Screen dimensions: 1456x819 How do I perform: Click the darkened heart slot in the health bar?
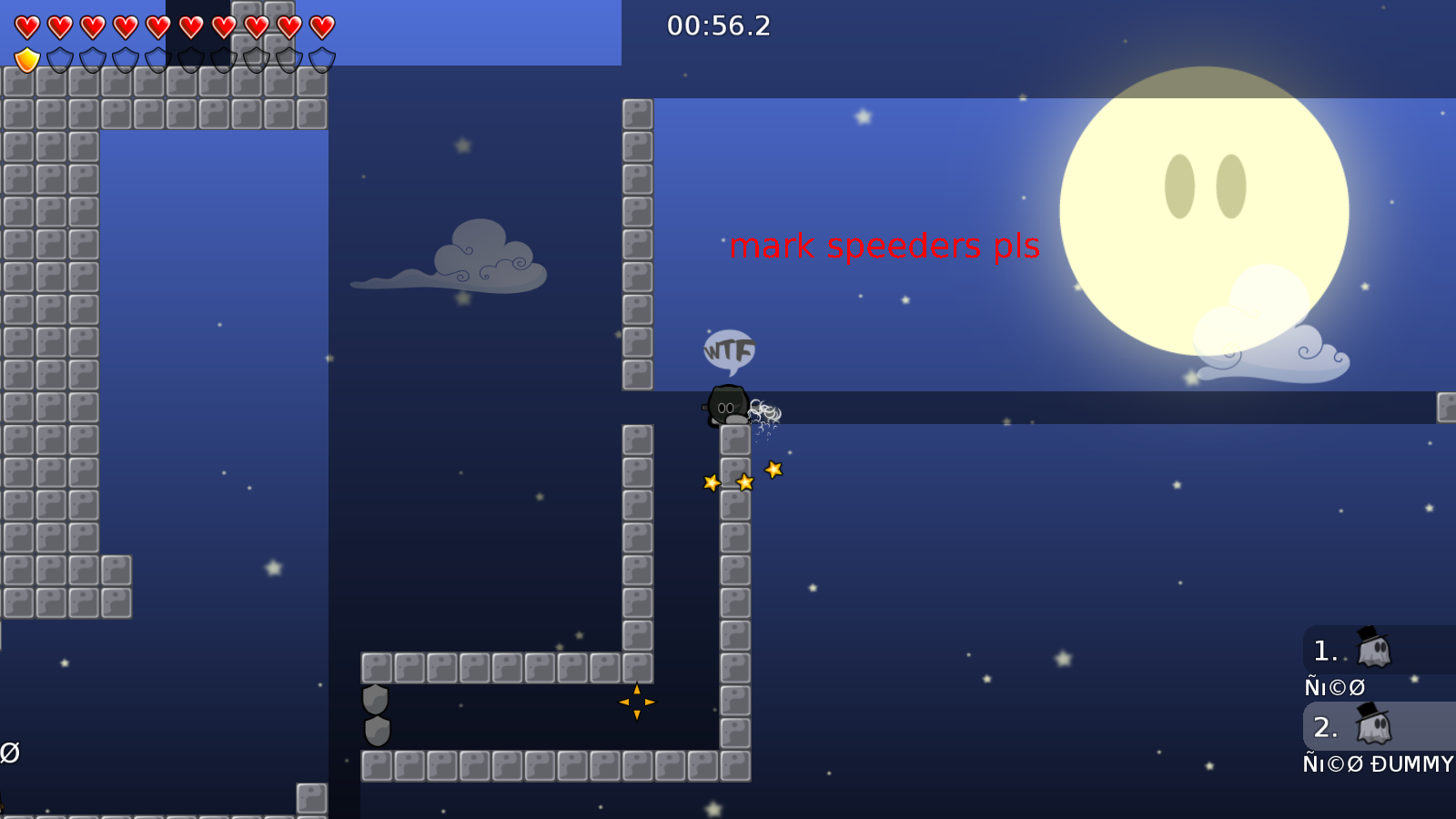[191, 26]
